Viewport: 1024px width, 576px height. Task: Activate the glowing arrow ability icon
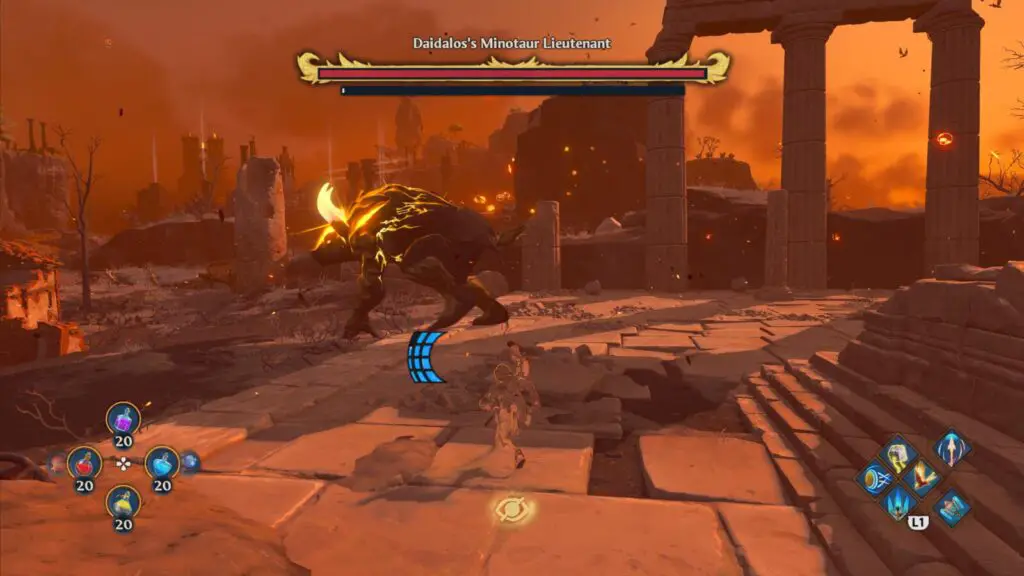click(950, 448)
